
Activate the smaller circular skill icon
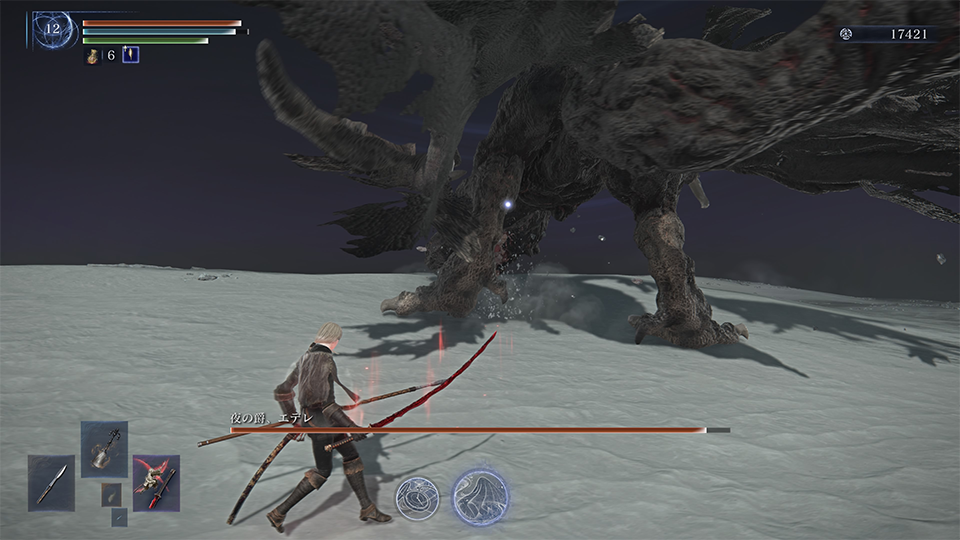coord(417,497)
